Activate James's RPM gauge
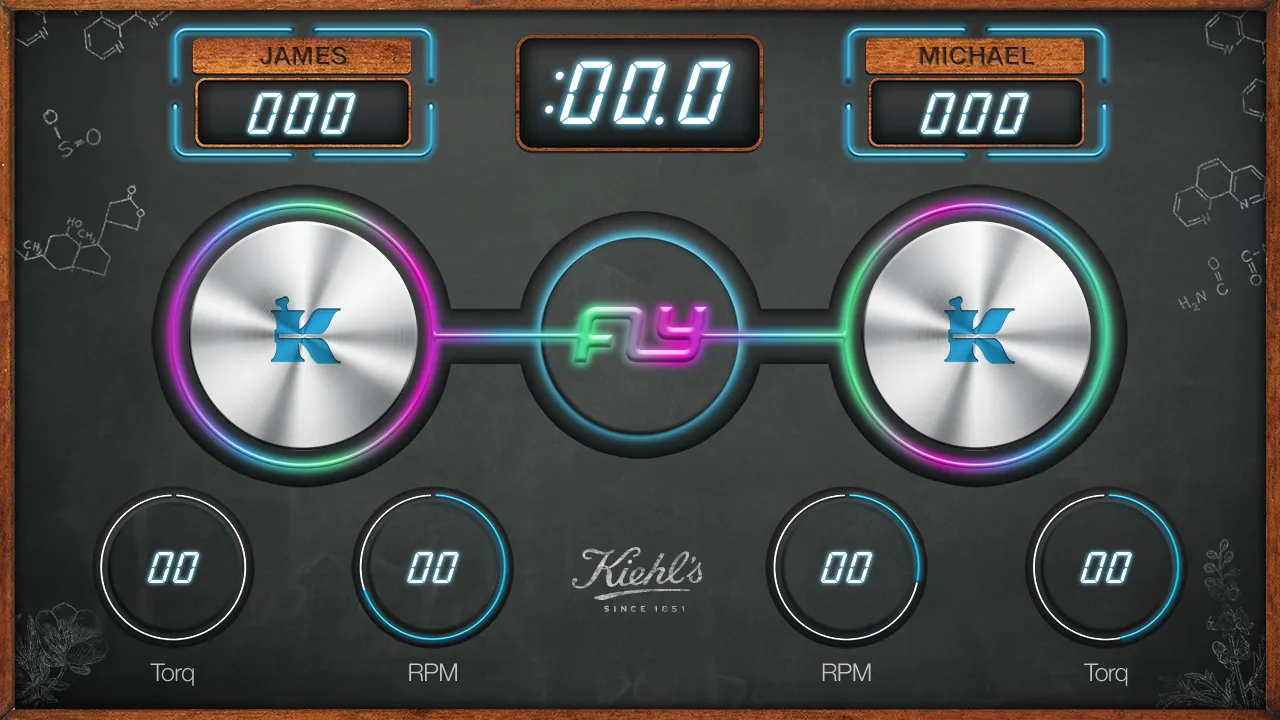 click(434, 567)
